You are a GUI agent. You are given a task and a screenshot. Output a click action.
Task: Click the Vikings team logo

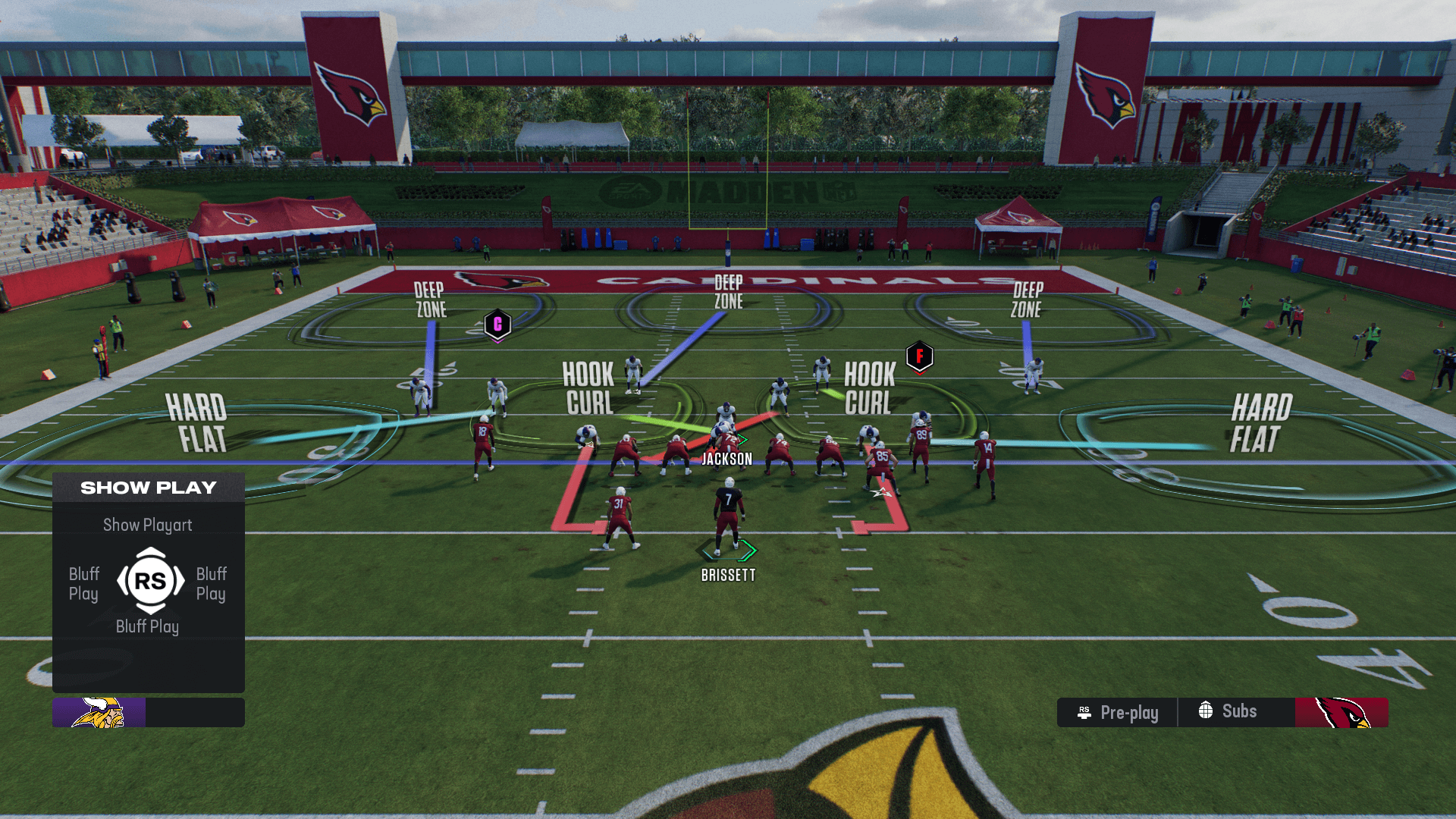click(x=99, y=713)
